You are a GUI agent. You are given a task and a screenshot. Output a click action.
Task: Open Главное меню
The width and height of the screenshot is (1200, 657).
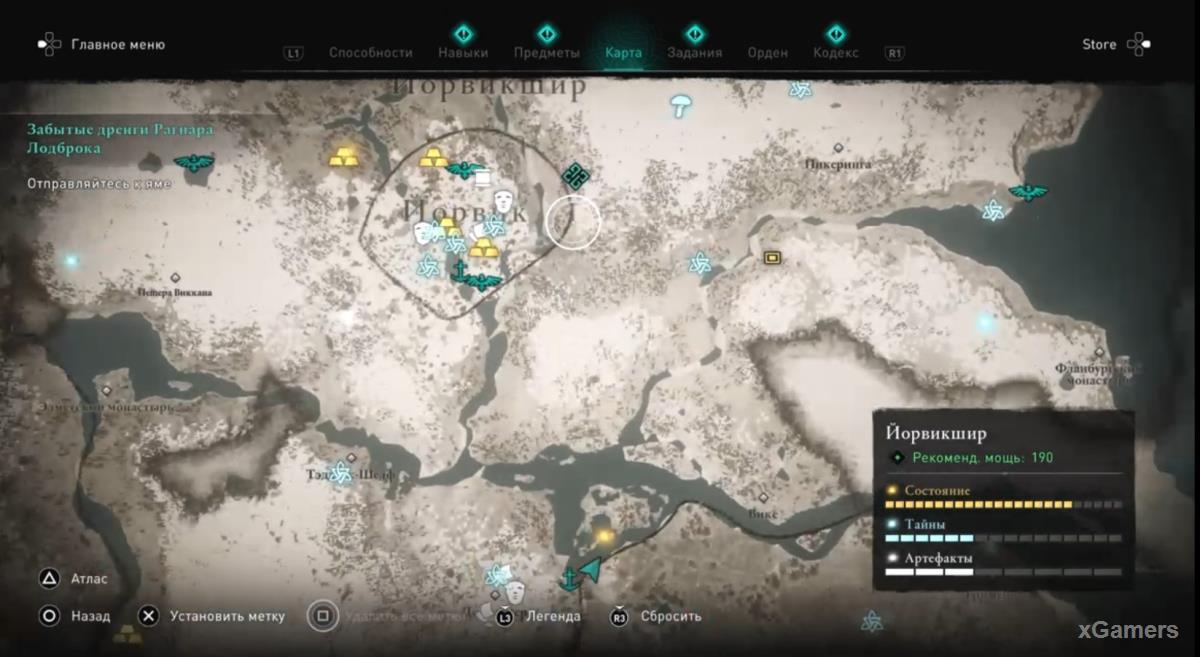point(117,44)
